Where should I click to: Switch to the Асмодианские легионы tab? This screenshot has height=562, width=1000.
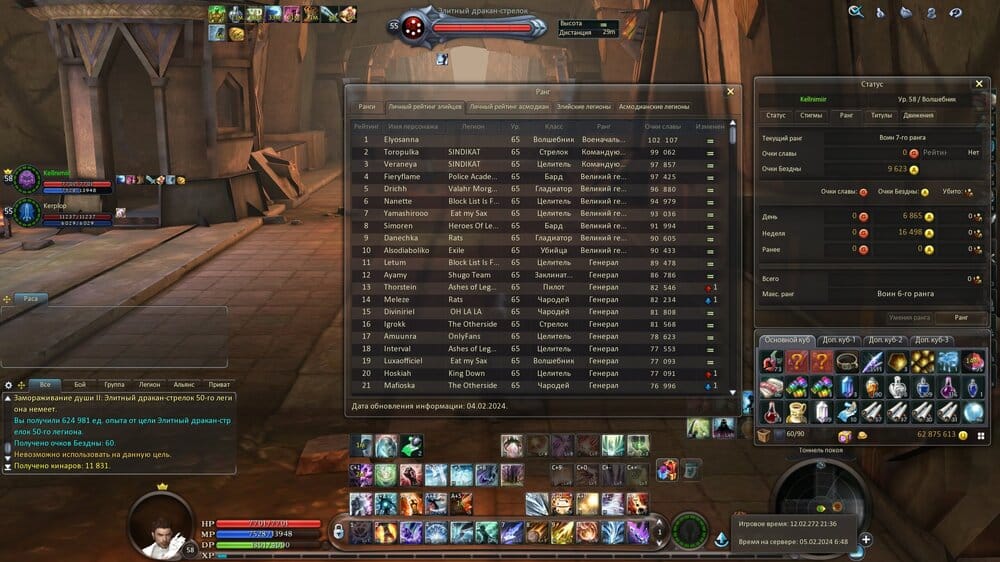click(x=654, y=107)
